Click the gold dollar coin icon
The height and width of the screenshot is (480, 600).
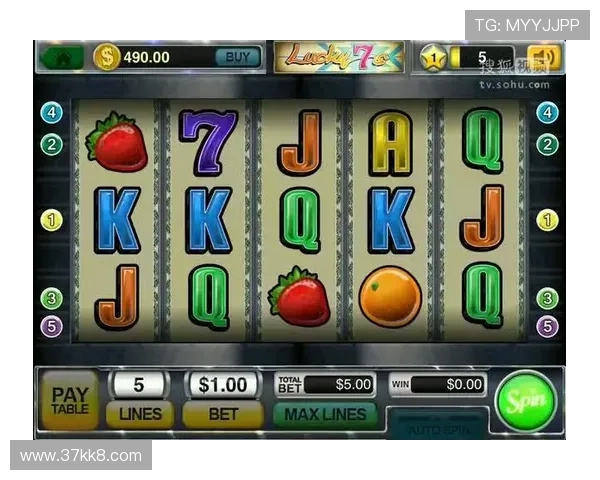pos(107,57)
